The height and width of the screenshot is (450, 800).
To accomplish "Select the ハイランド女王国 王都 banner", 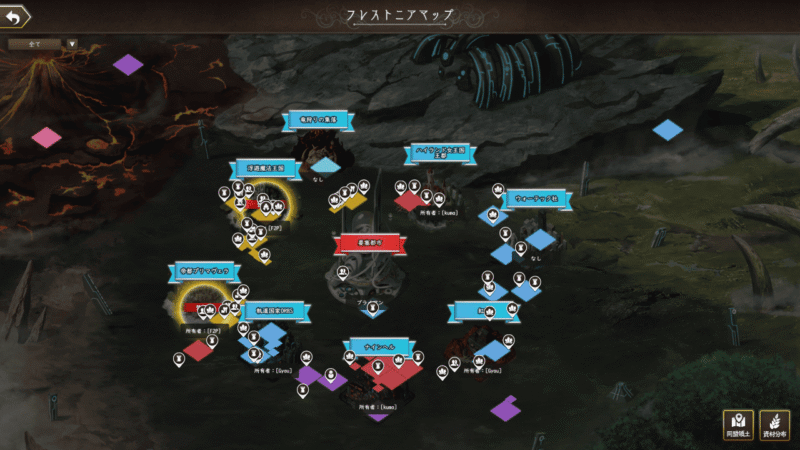I will pos(441,152).
